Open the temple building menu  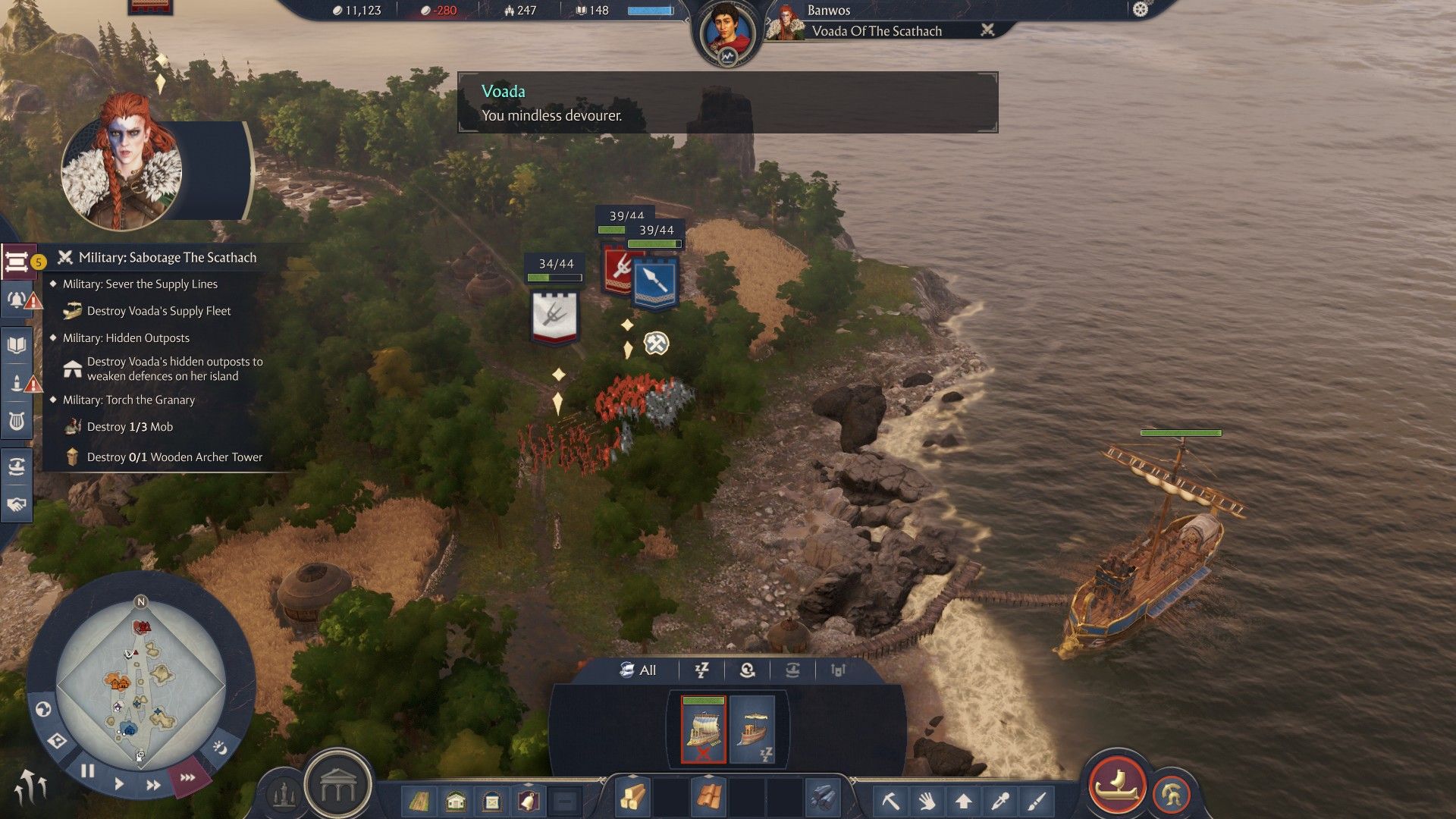pyautogui.click(x=337, y=786)
